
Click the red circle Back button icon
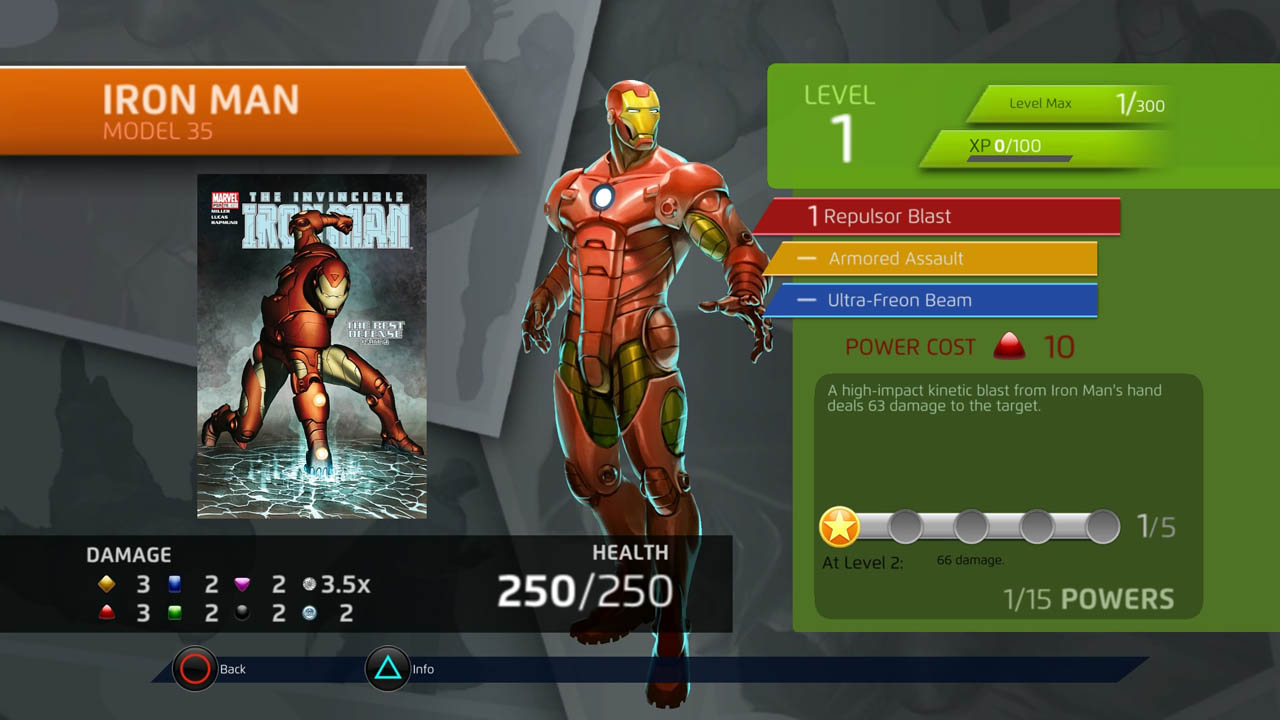click(x=196, y=669)
